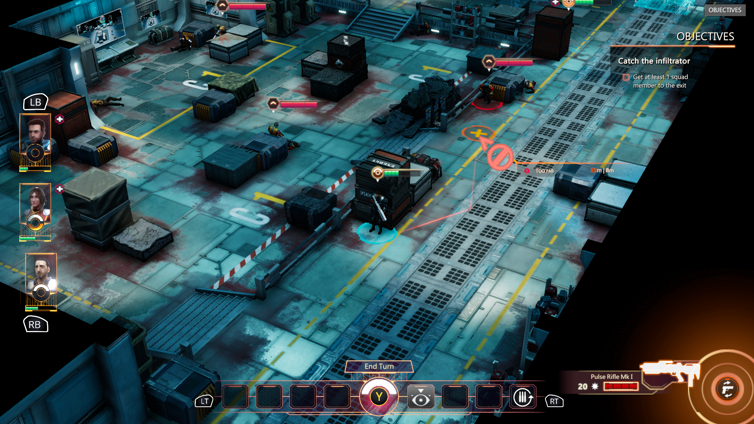The height and width of the screenshot is (424, 754).
Task: Swap weapons with the circular orange button
Action: click(x=727, y=389)
